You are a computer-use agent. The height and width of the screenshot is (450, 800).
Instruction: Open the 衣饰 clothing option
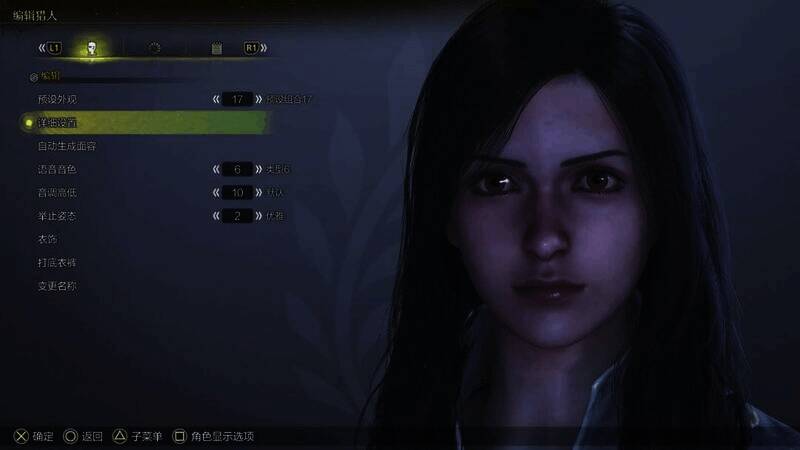pyautogui.click(x=46, y=239)
